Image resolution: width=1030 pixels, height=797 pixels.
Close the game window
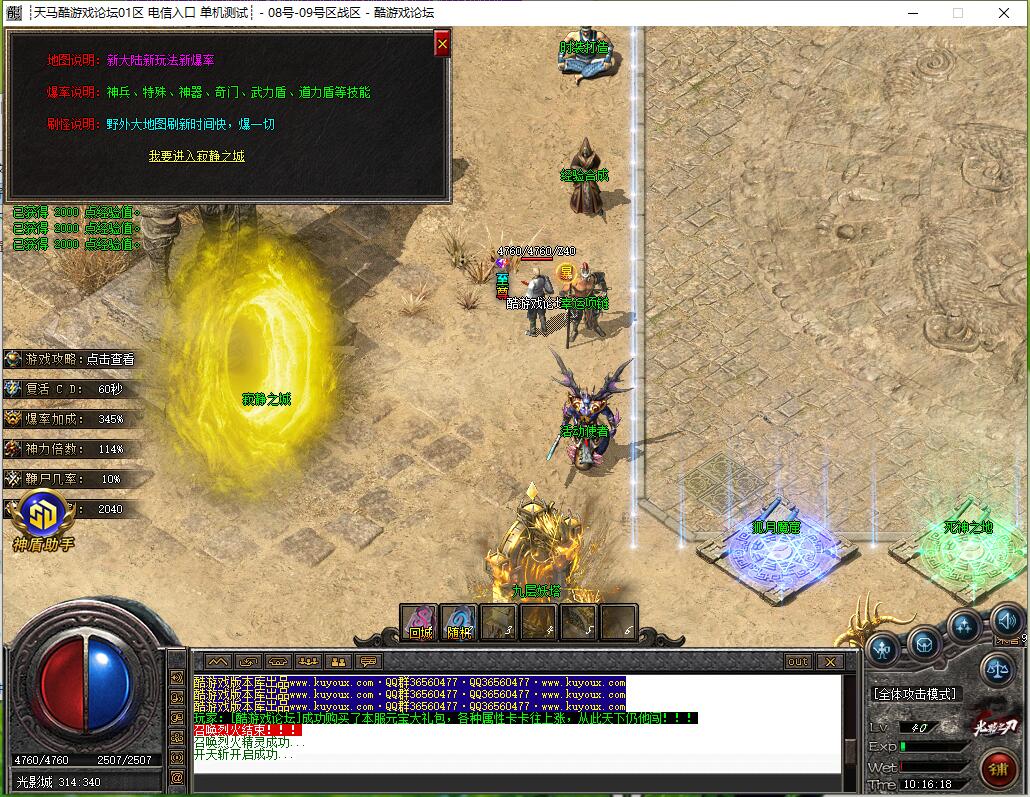[x=1005, y=13]
